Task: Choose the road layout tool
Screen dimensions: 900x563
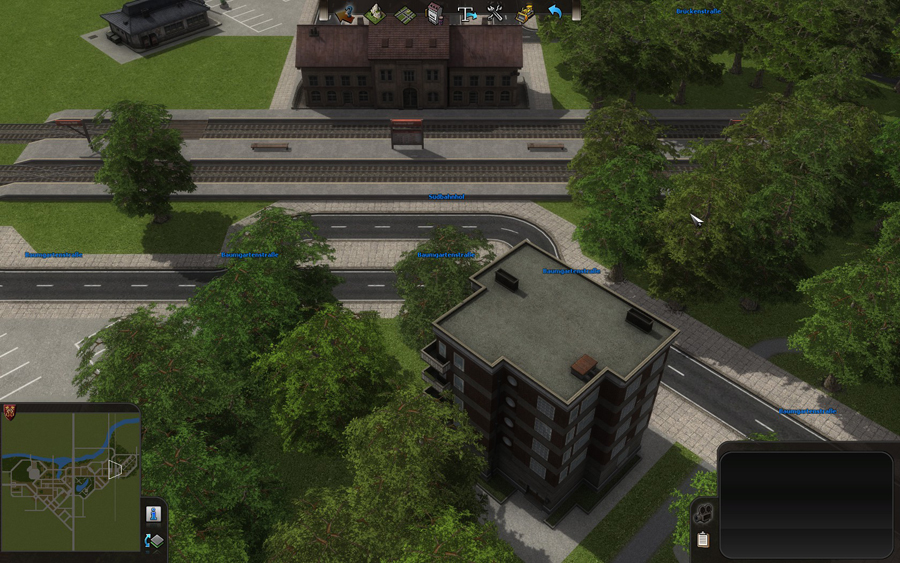Action: [404, 14]
